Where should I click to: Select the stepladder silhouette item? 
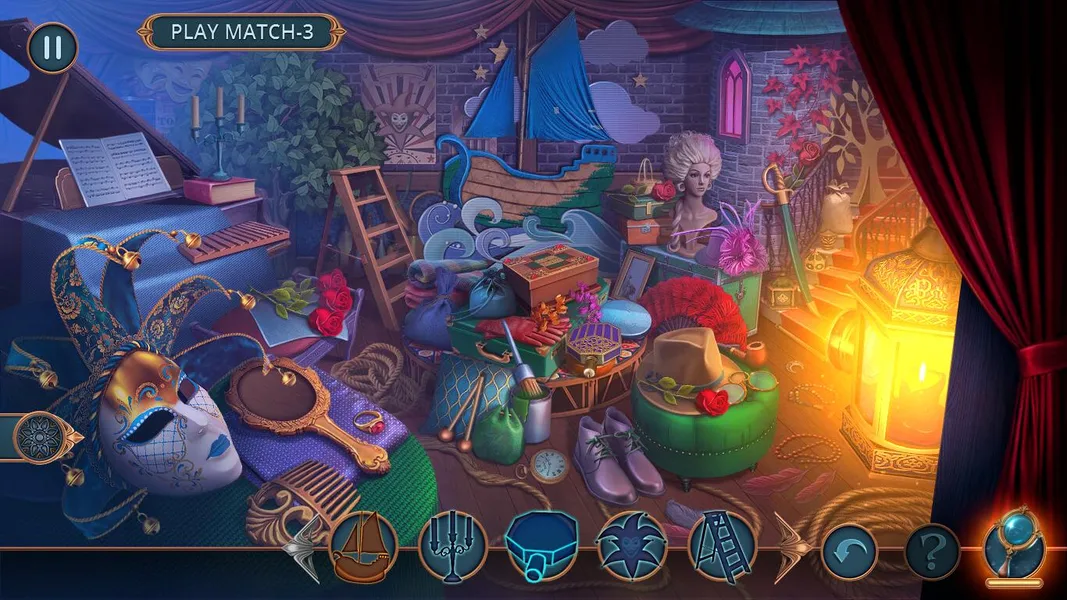(x=720, y=548)
